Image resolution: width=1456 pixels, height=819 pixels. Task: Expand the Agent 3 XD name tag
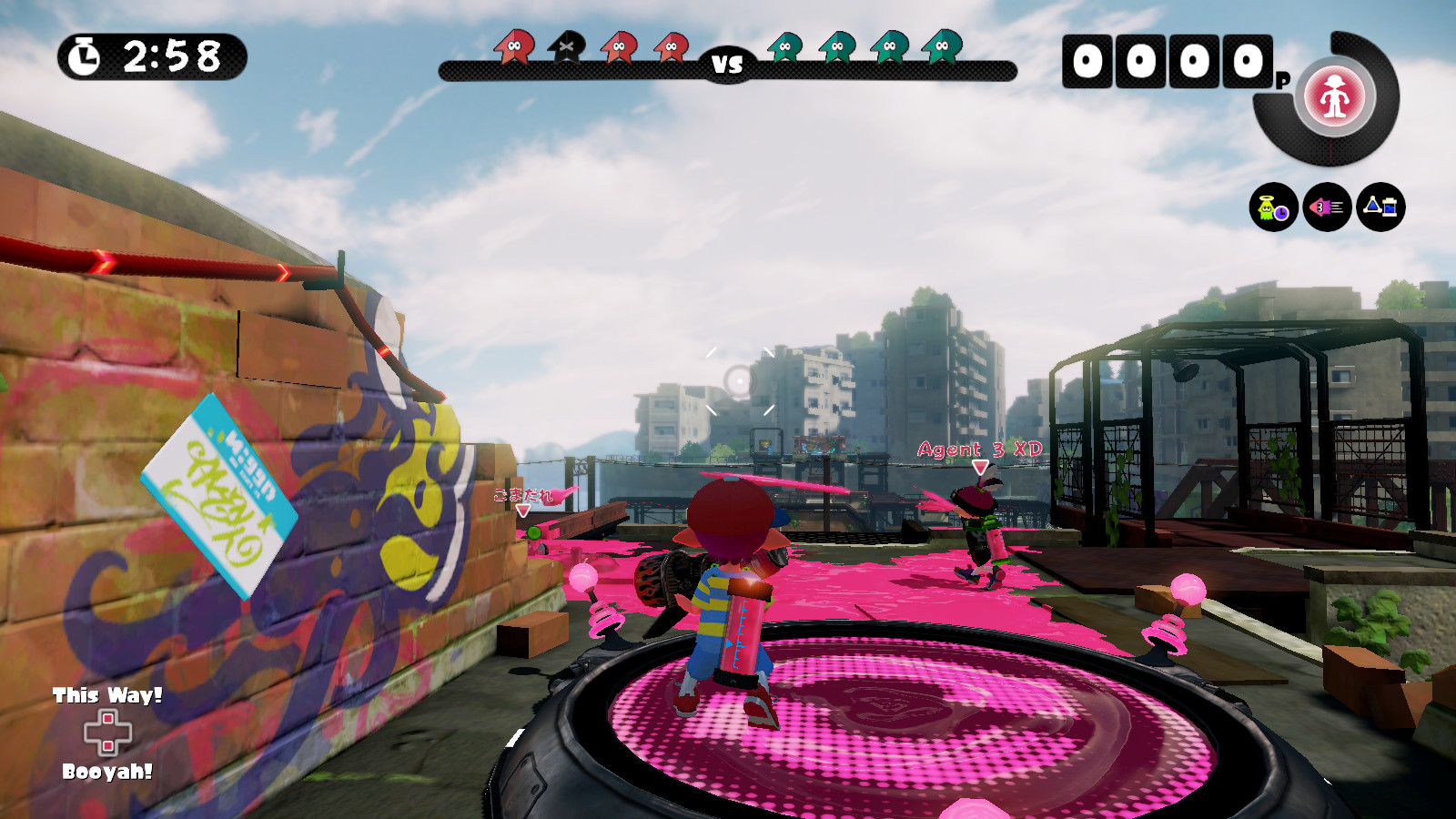(x=979, y=448)
